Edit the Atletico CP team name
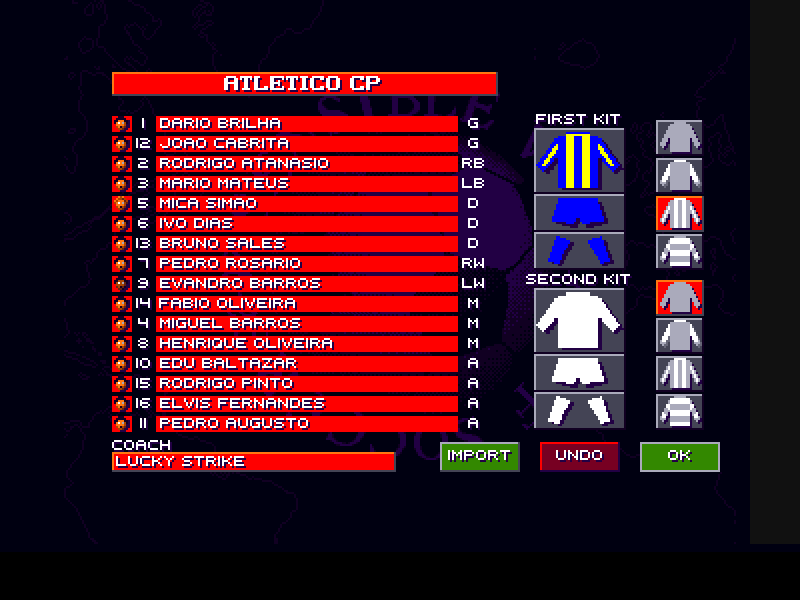 click(304, 83)
